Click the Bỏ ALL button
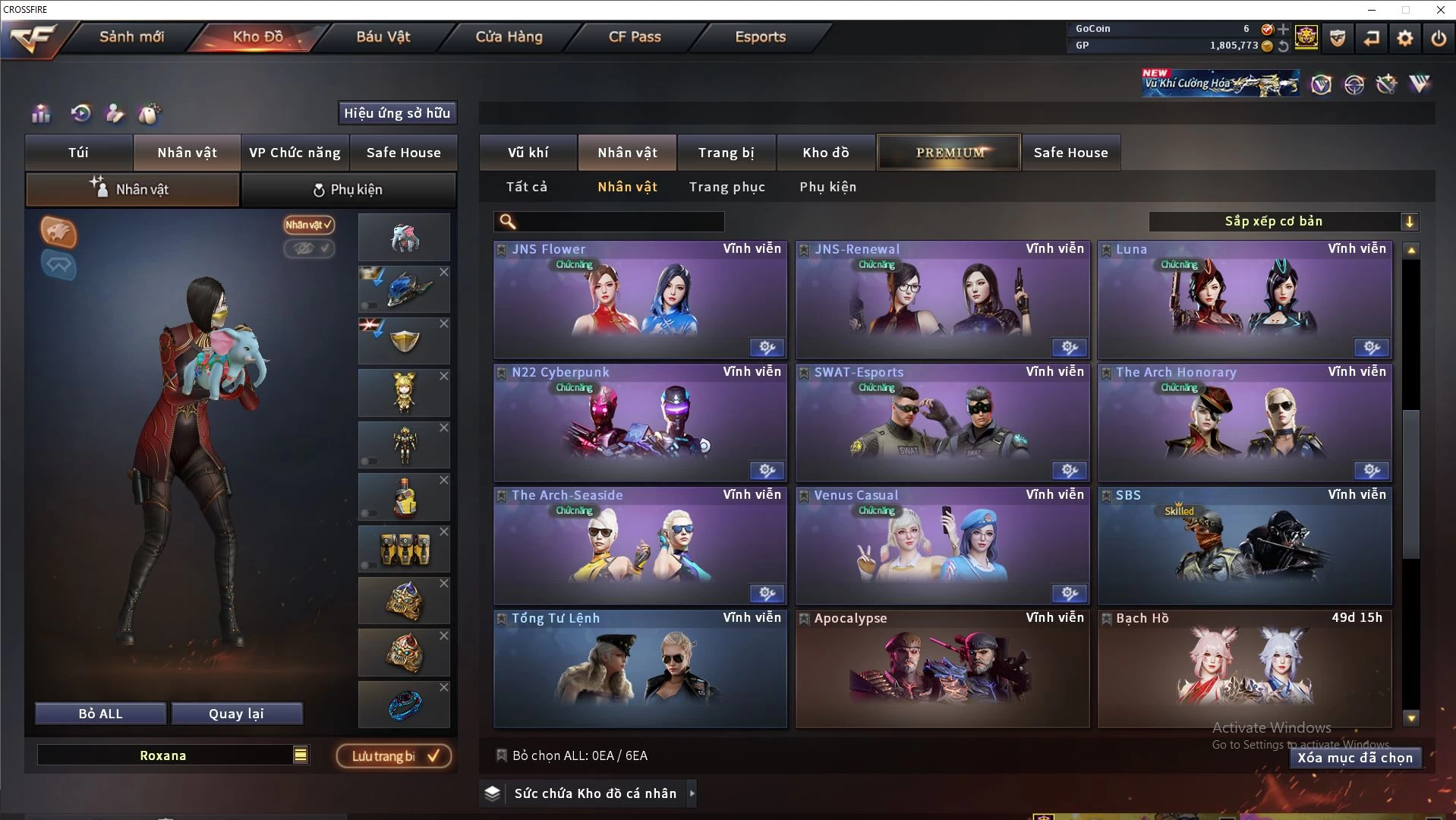The height and width of the screenshot is (820, 1456). [100, 714]
